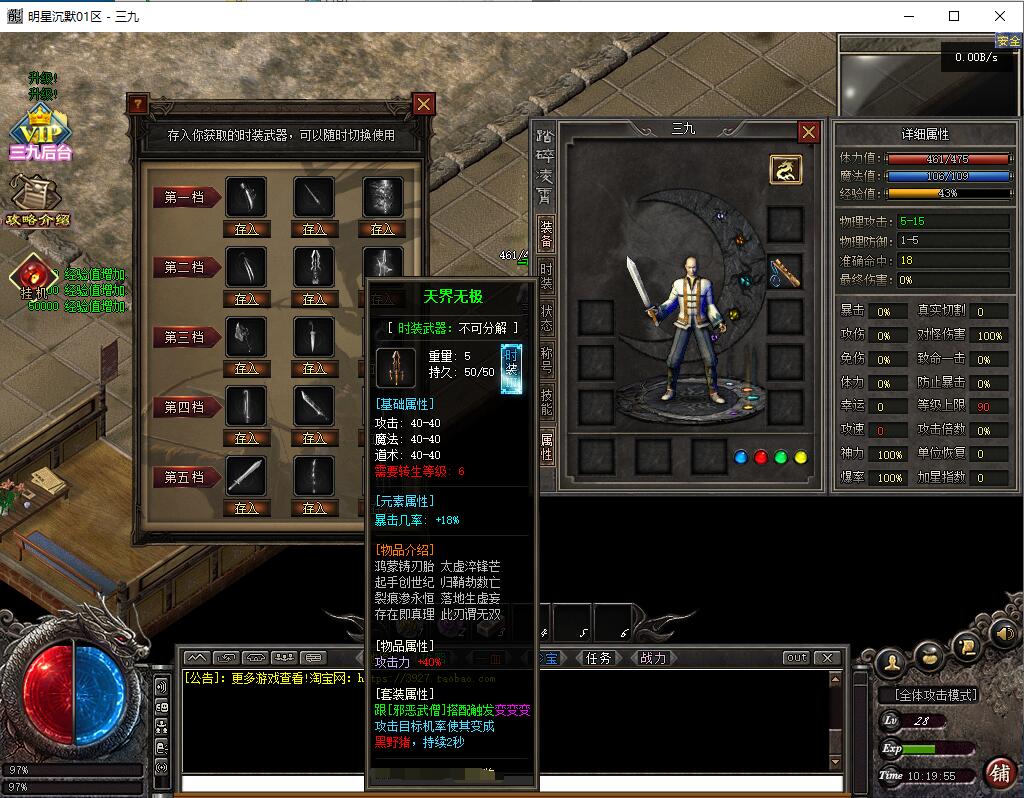This screenshot has height=798, width=1024.
Task: Open the red 铺 shop button
Action: point(1000,772)
